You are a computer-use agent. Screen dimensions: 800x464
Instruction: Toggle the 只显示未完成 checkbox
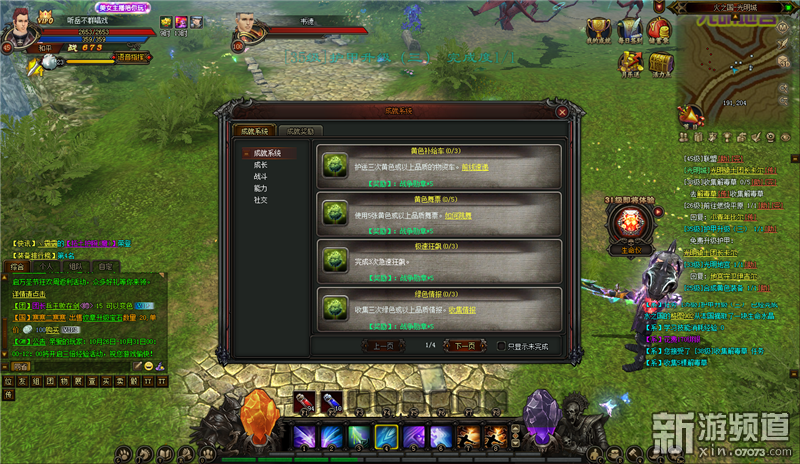[502, 346]
